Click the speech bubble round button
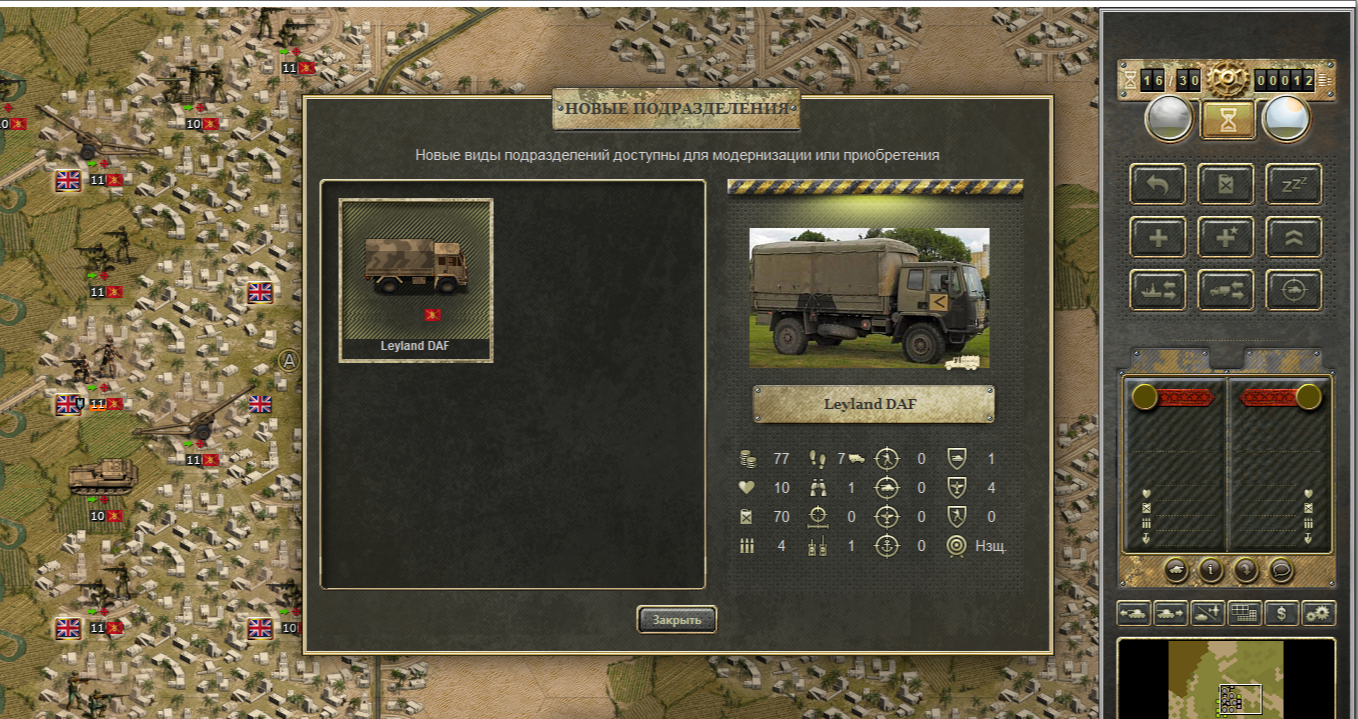Image resolution: width=1358 pixels, height=719 pixels. pos(1281,570)
